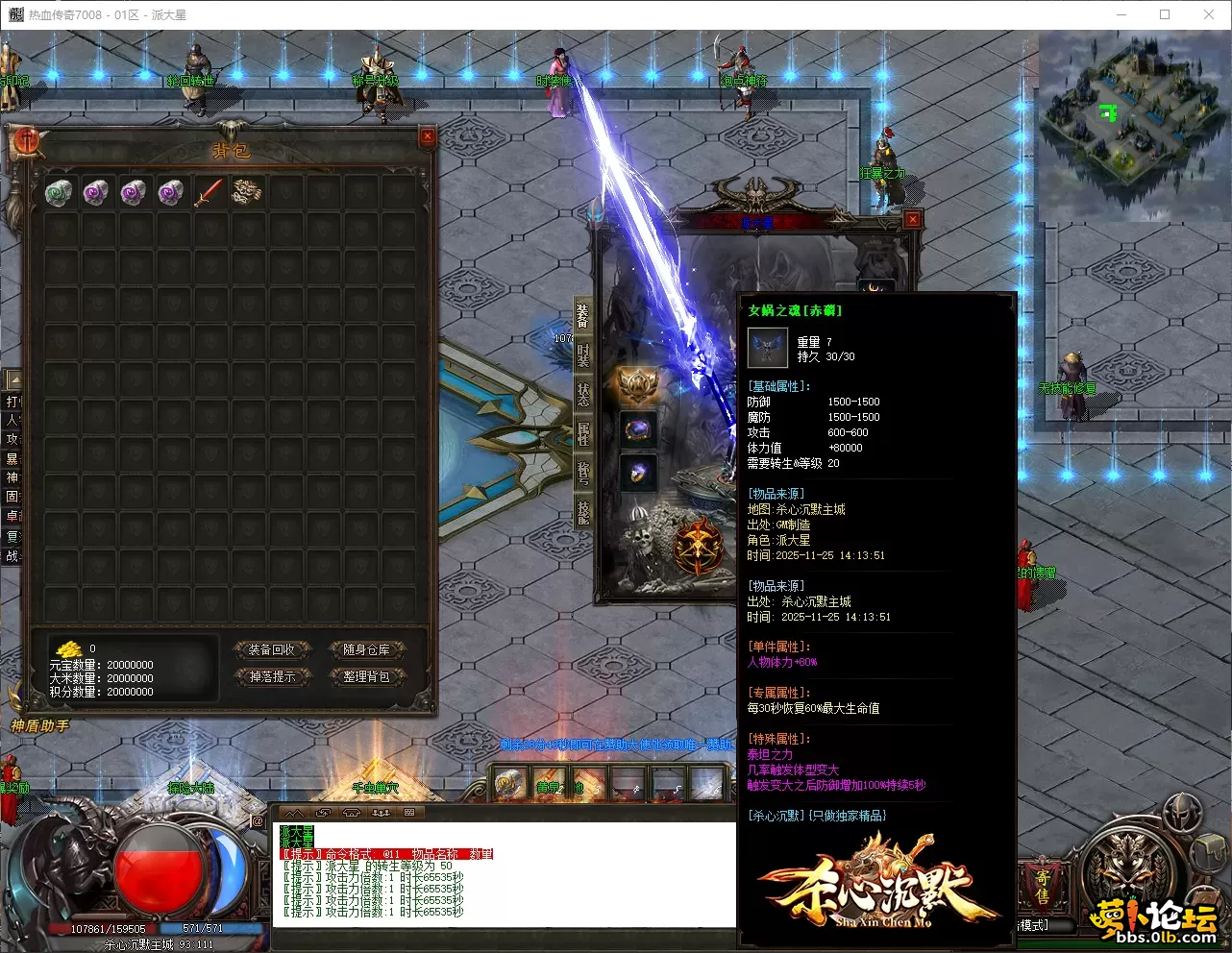Pick the bone-colored dragon item in the bag
The image size is (1232, 953).
coord(246,193)
